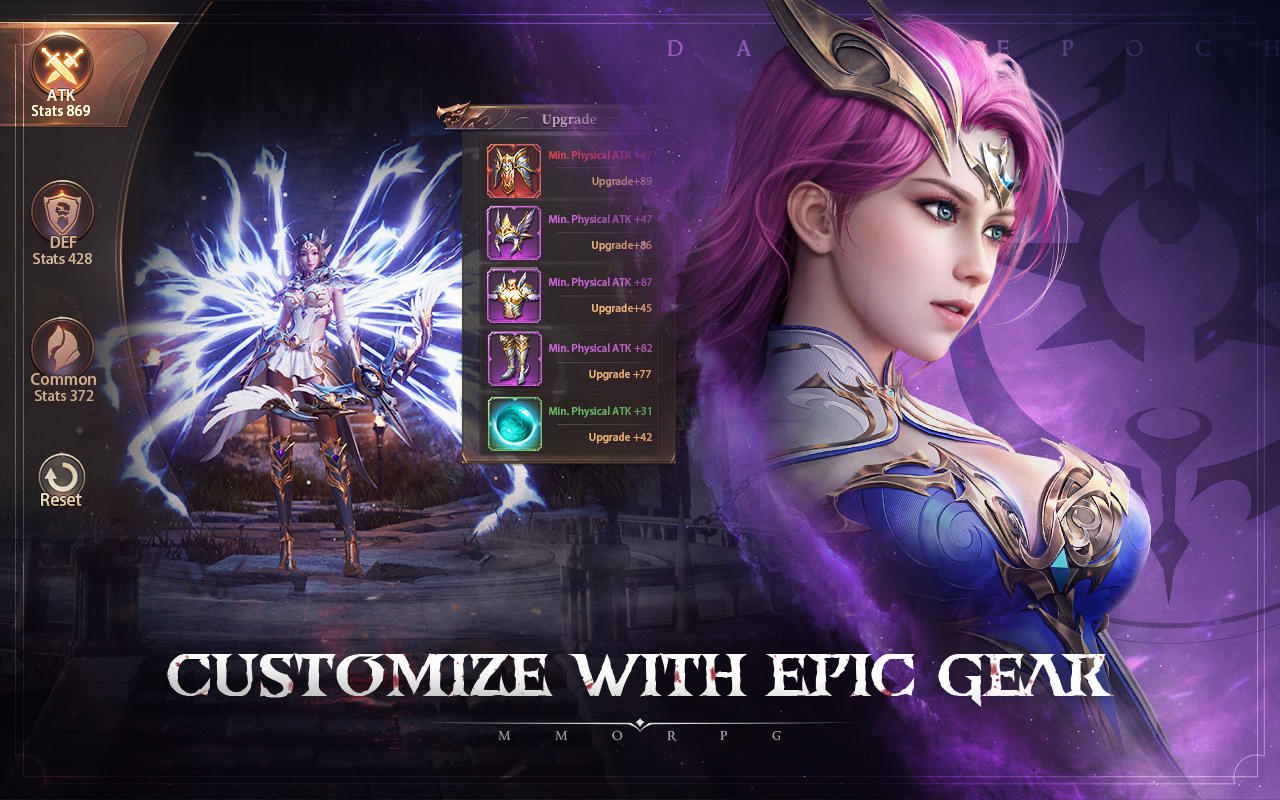Click Upgrade +42 on the orb row
The height and width of the screenshot is (800, 1280).
tap(622, 437)
